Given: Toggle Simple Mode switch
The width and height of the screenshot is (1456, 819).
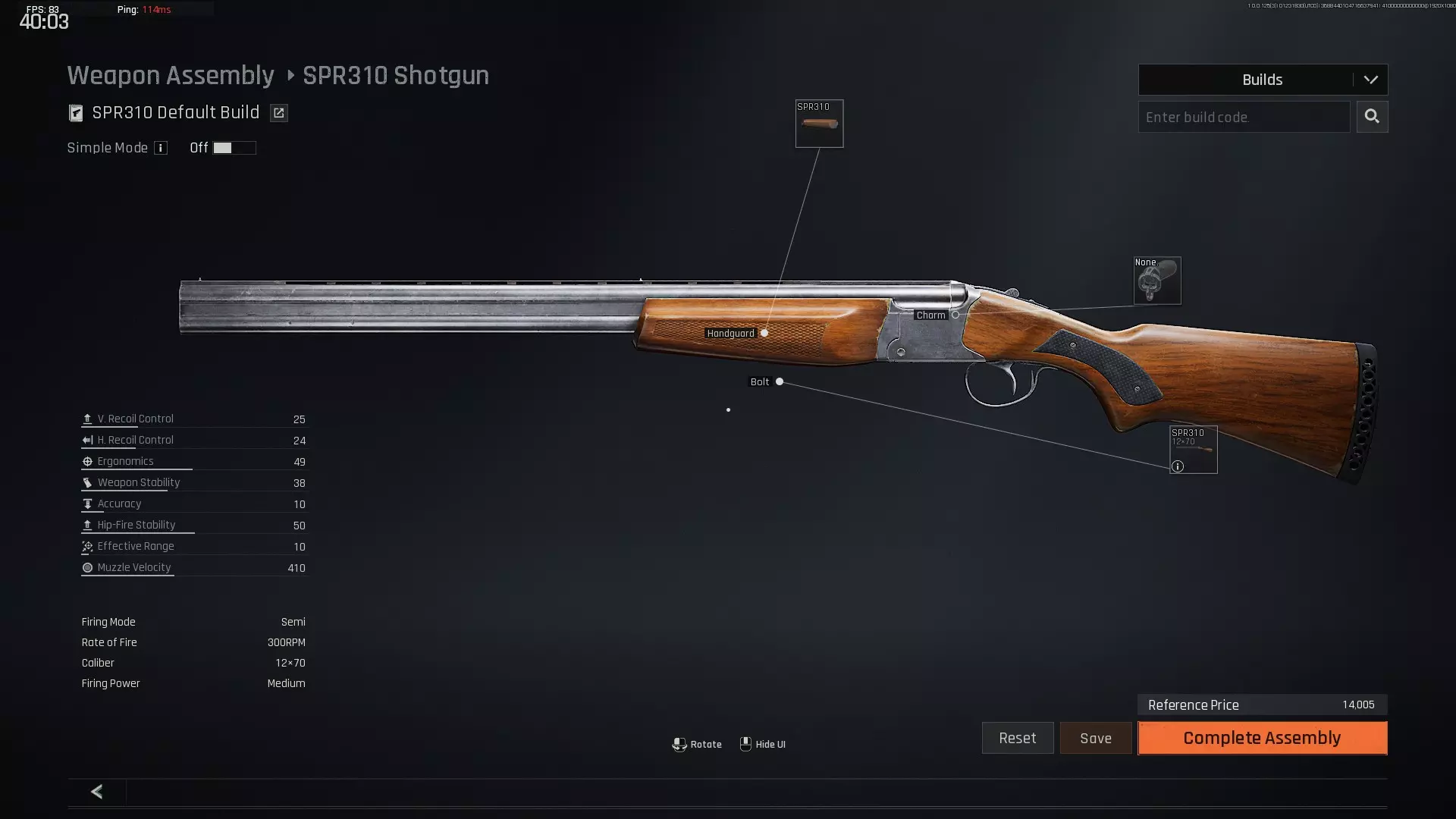Looking at the screenshot, I should tap(234, 148).
